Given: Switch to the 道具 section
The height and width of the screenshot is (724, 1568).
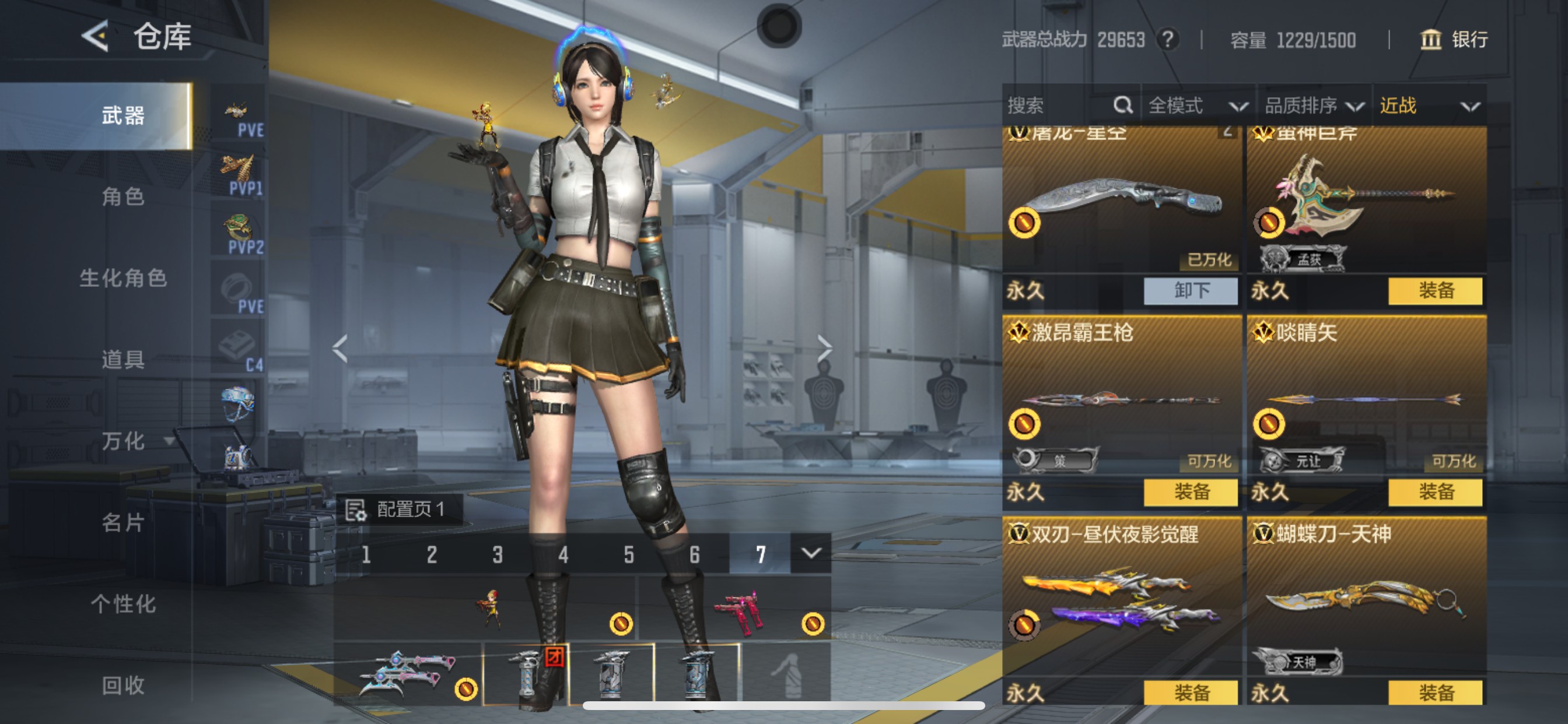Looking at the screenshot, I should pyautogui.click(x=123, y=360).
